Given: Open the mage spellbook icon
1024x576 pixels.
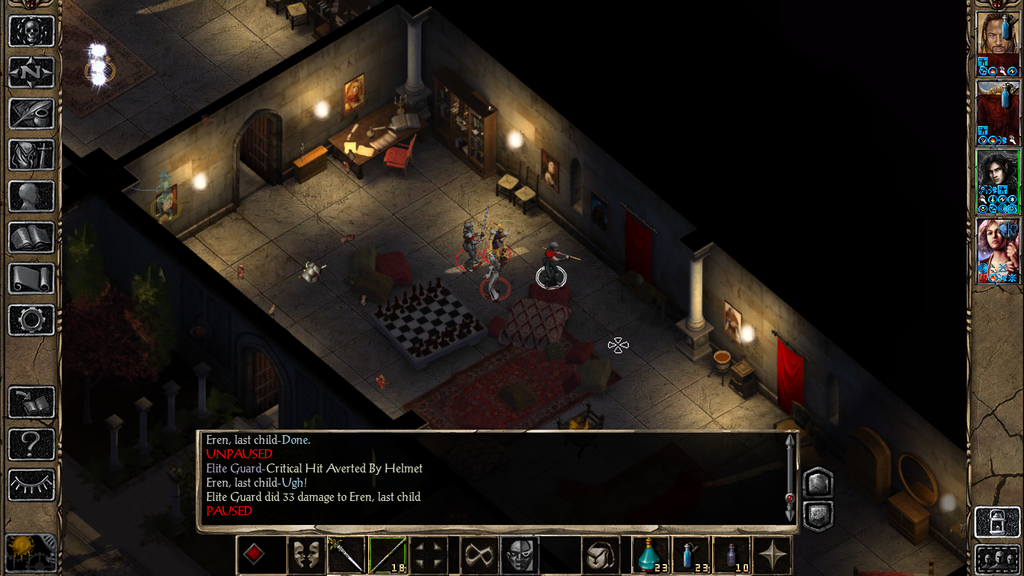Looking at the screenshot, I should pos(31,237).
